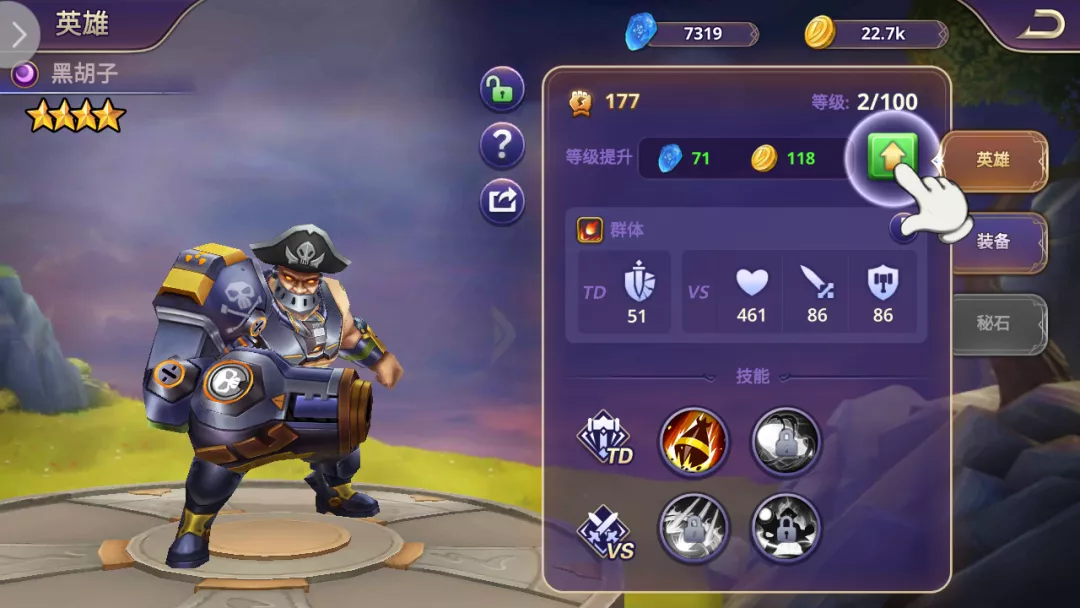Open the blue gem currency counter
The image size is (1080, 608).
[x=690, y=34]
